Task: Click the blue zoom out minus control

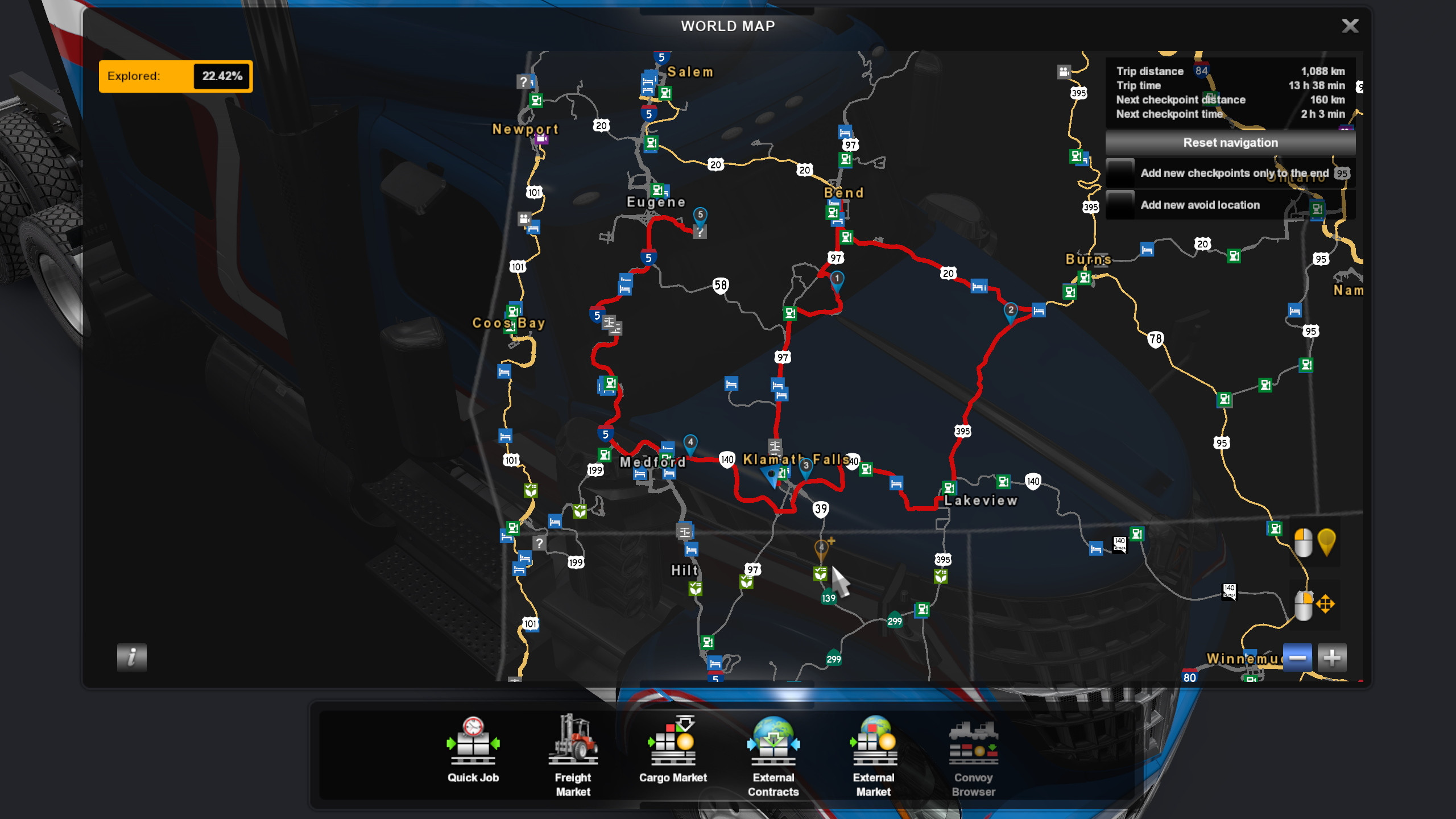Action: pos(1297,657)
